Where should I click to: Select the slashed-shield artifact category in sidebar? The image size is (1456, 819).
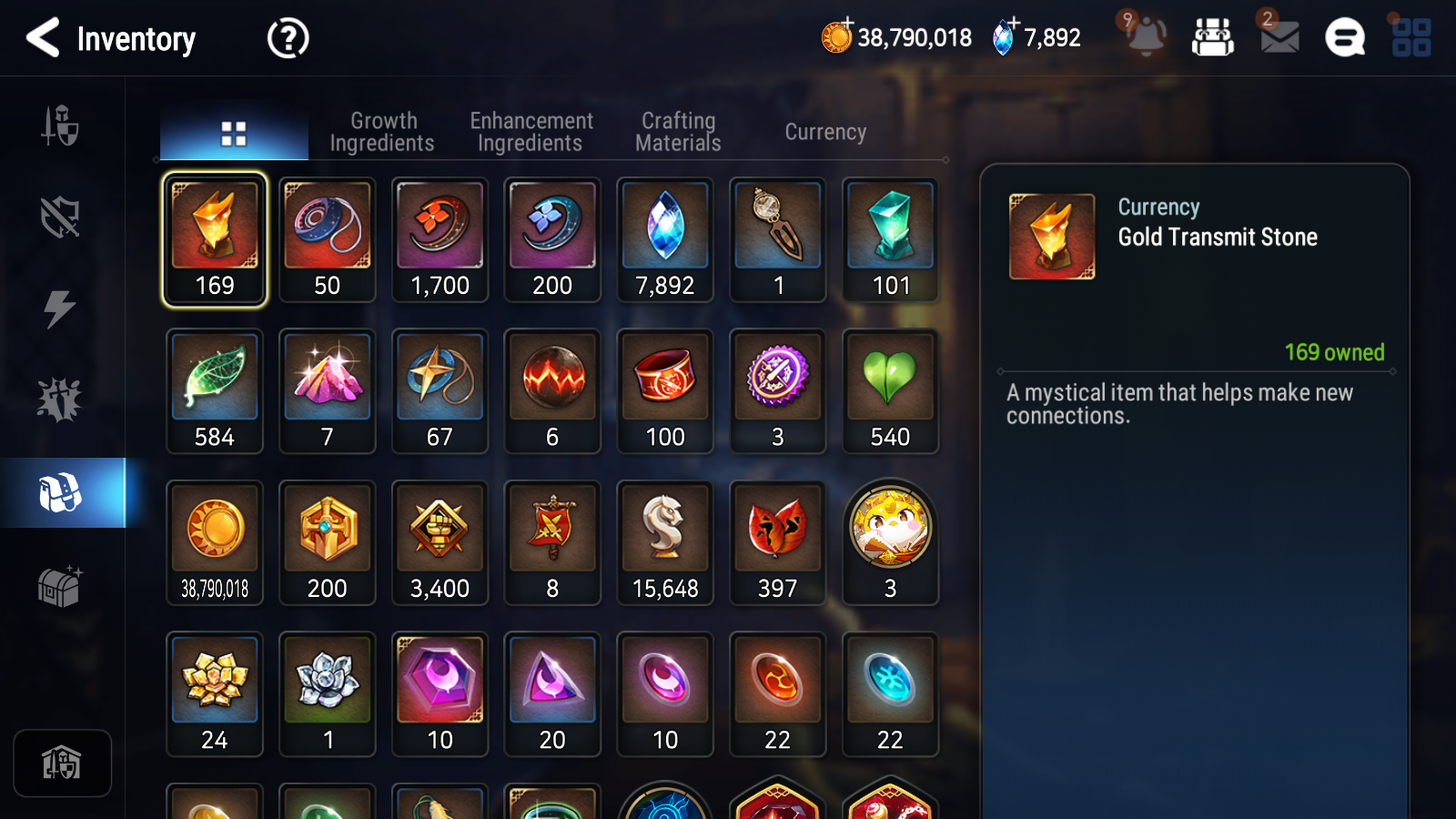click(60, 216)
